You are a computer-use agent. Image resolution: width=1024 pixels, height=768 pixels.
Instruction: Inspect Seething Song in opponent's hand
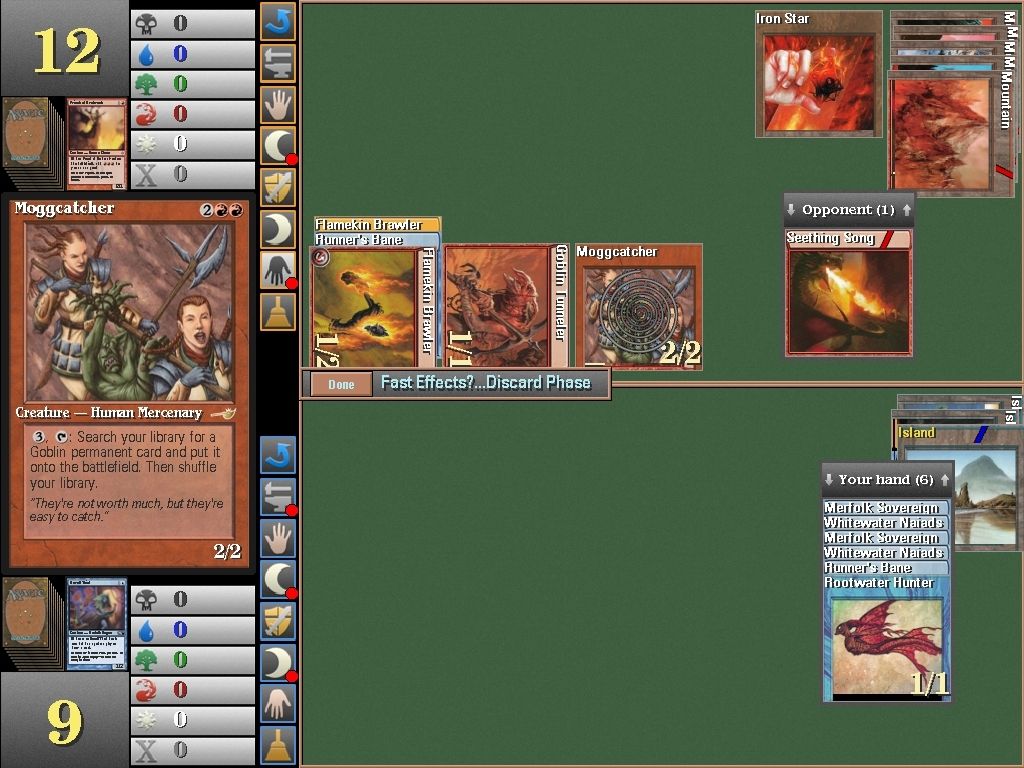point(848,298)
